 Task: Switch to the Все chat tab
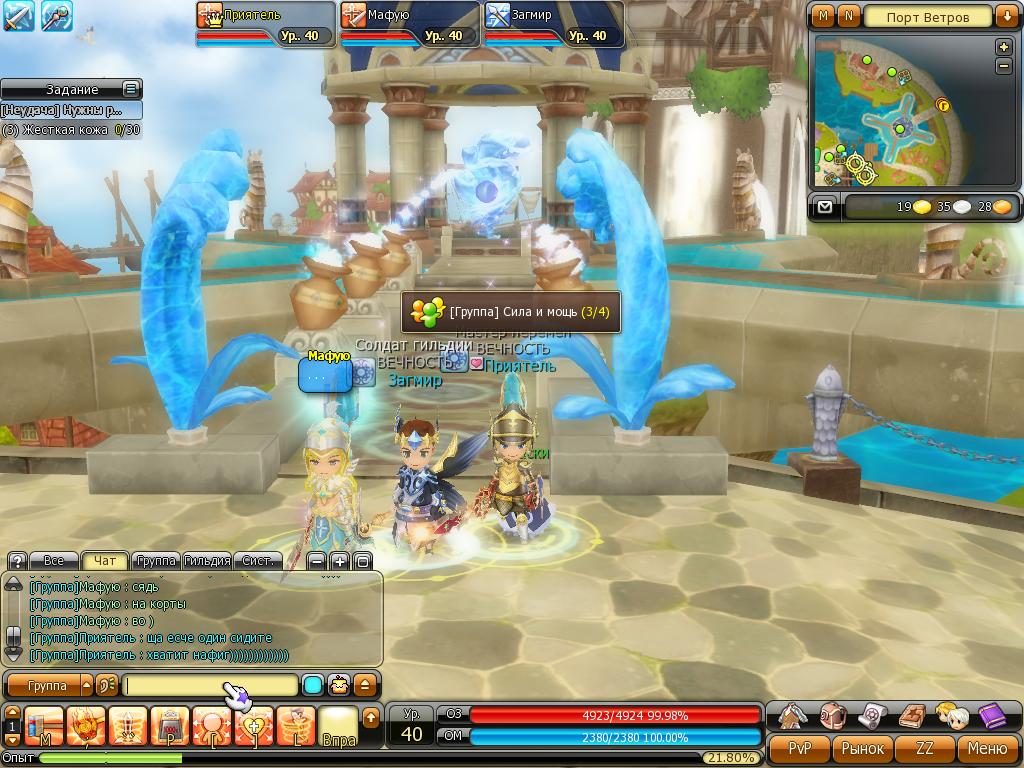(54, 561)
